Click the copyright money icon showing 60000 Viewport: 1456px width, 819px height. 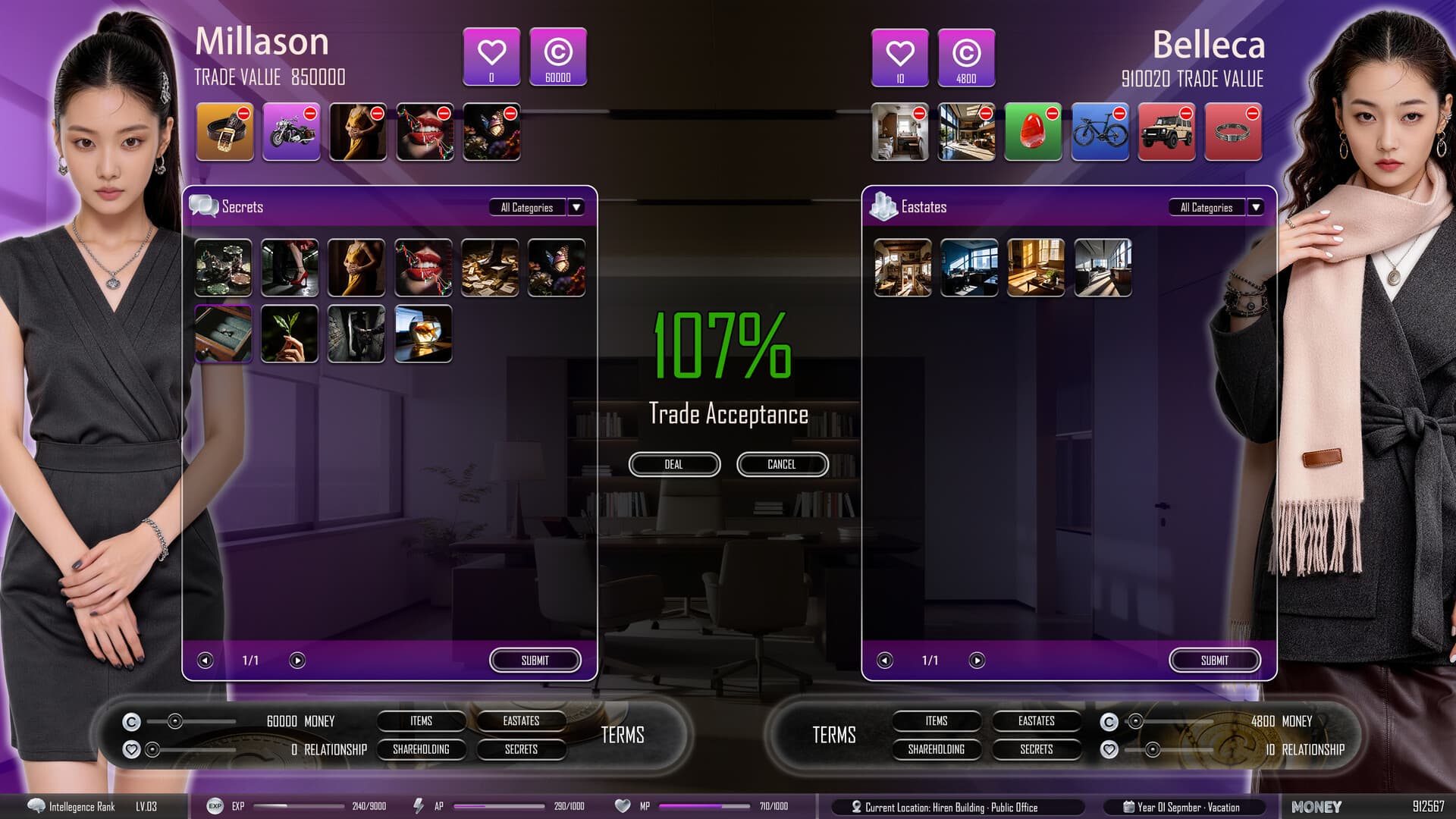point(558,57)
